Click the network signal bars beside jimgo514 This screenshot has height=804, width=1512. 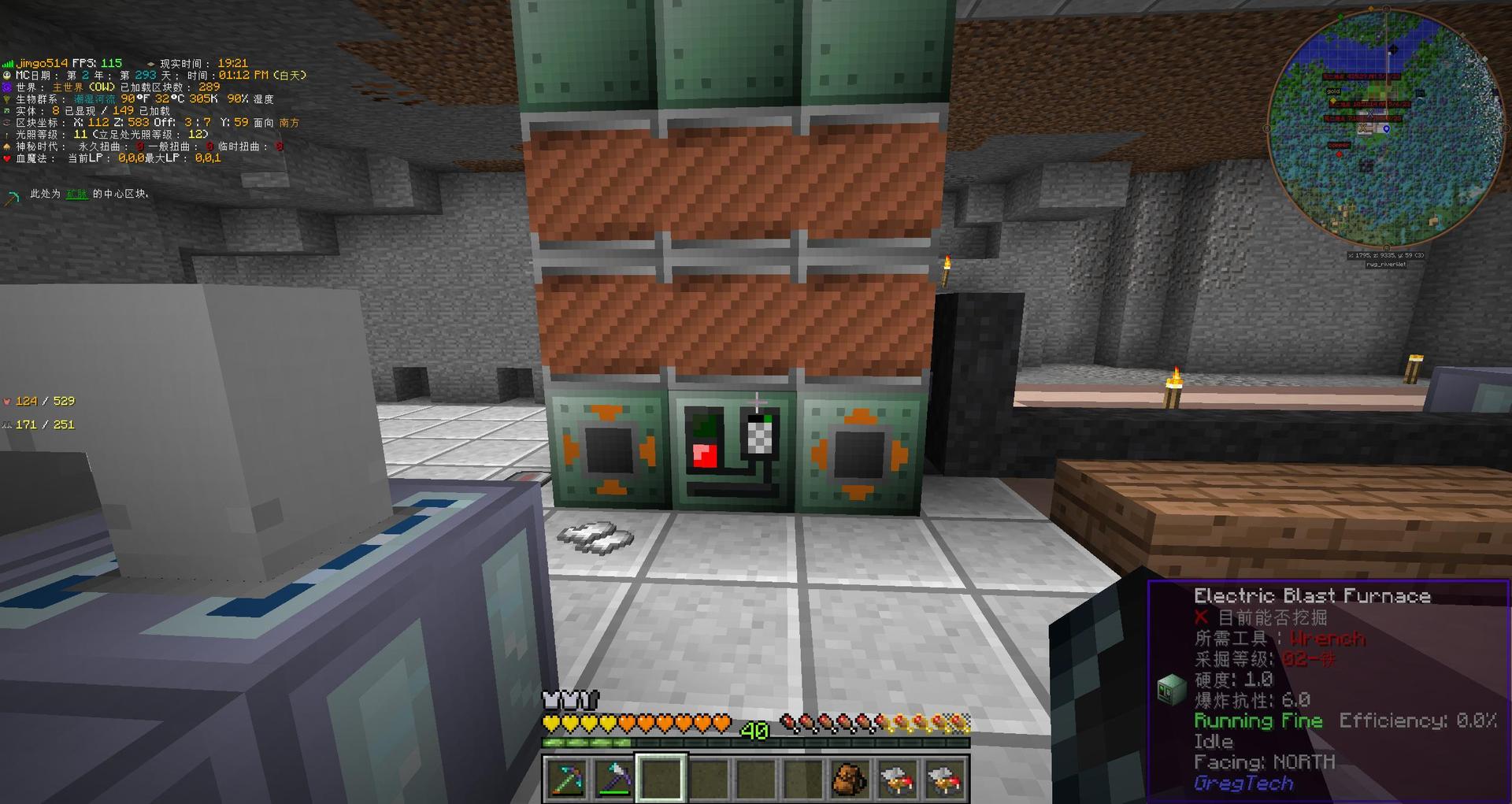pyautogui.click(x=9, y=61)
